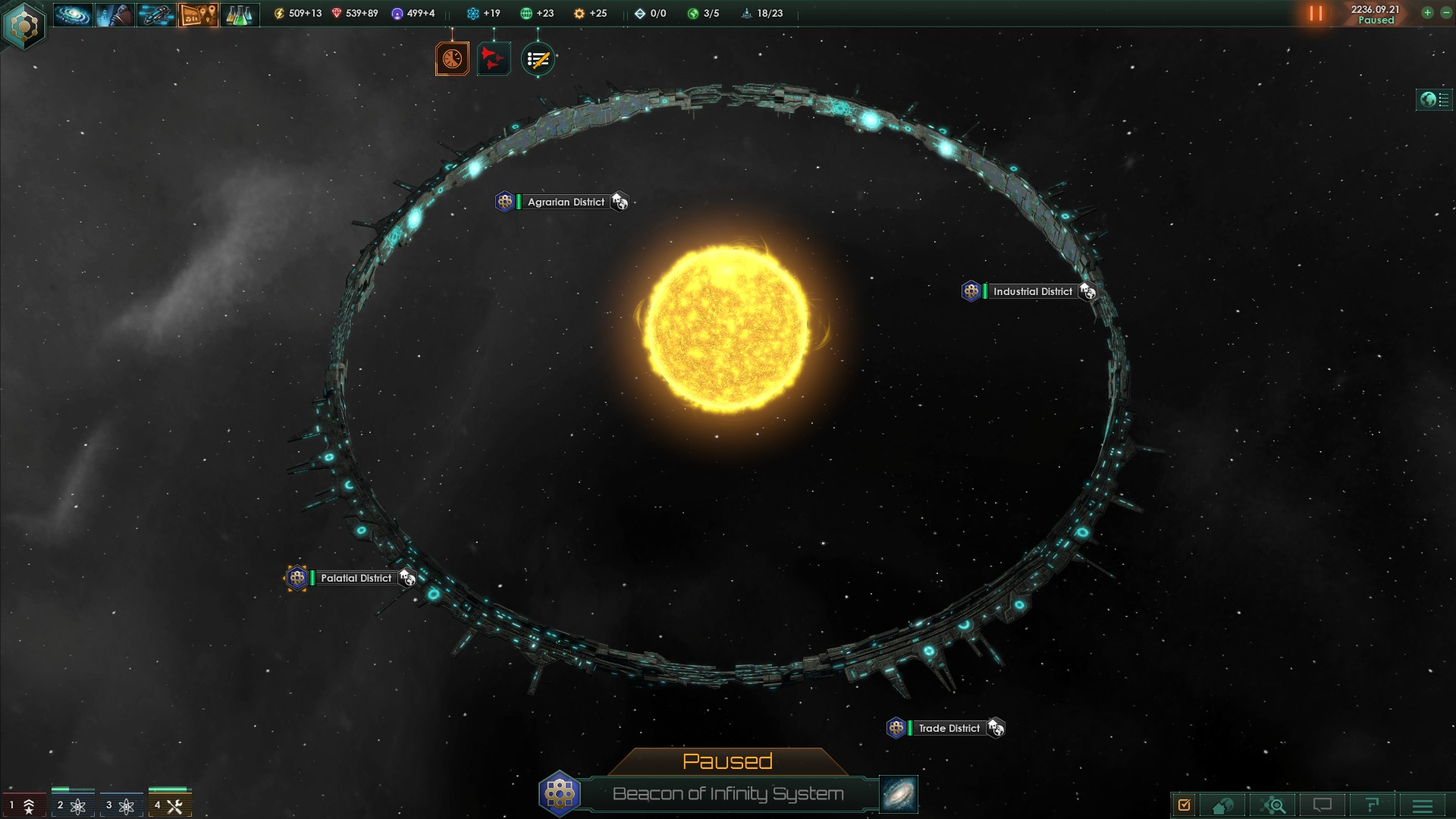Open the galaxy spiral tab in top bar
The width and height of the screenshot is (1456, 819).
pos(73,14)
